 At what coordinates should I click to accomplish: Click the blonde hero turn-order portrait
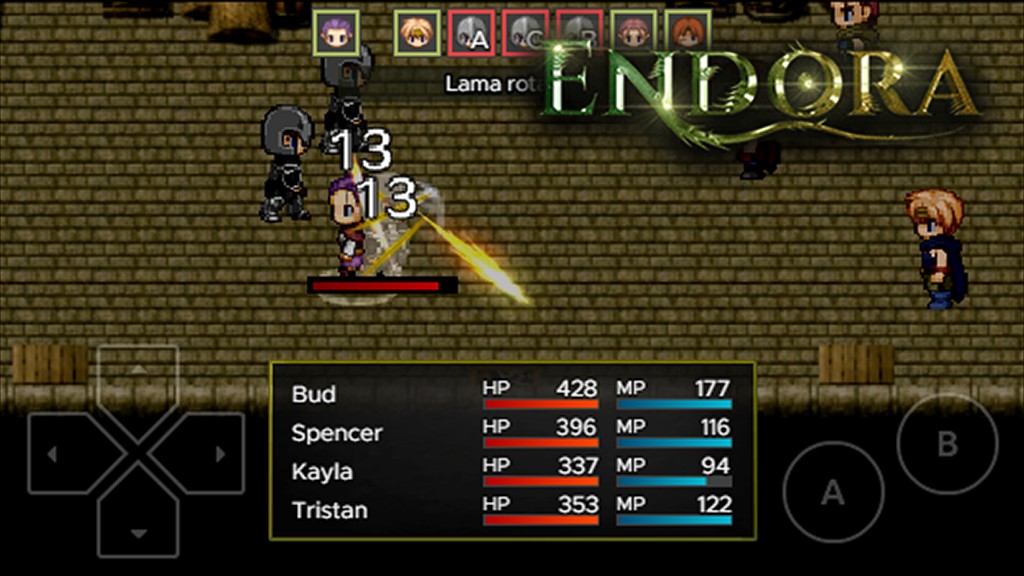tap(415, 33)
